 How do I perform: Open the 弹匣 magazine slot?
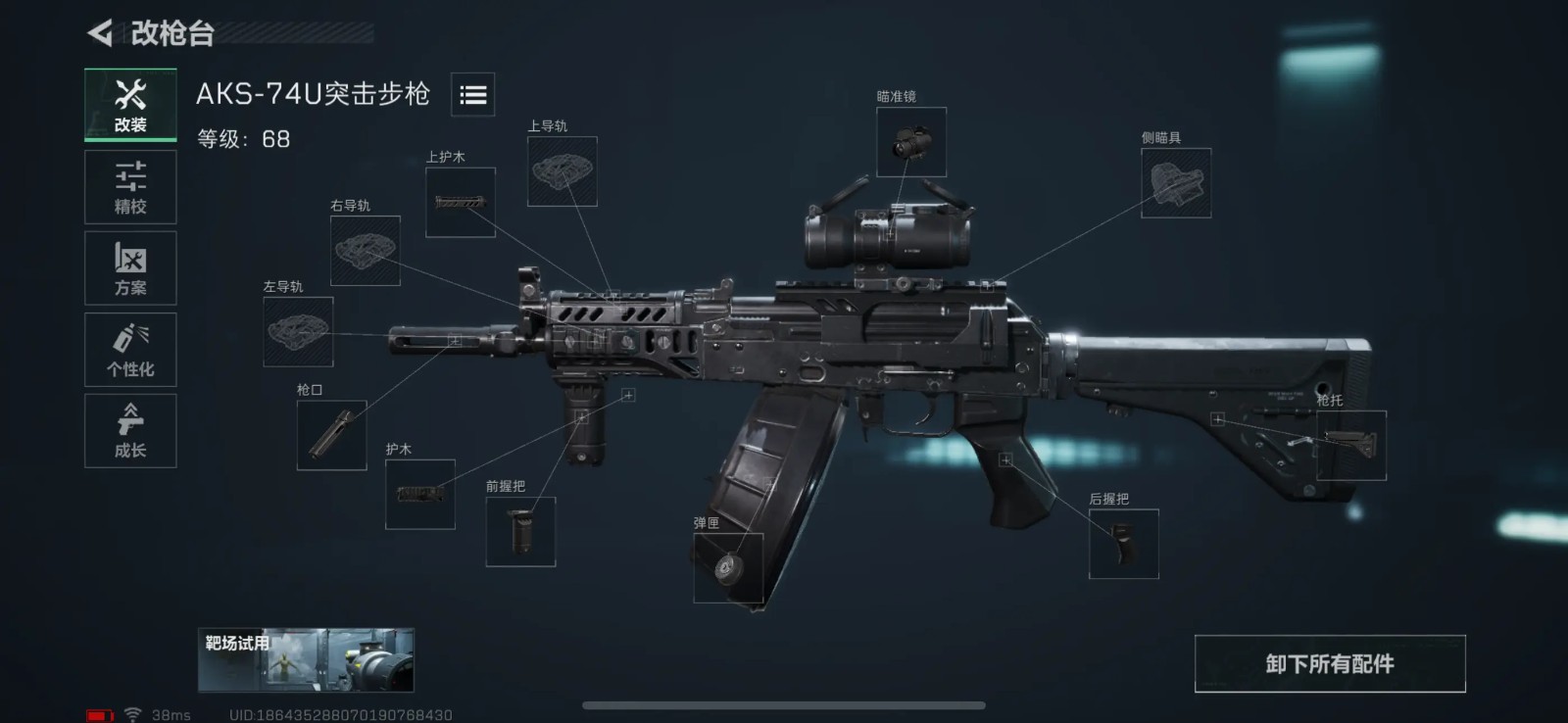728,568
